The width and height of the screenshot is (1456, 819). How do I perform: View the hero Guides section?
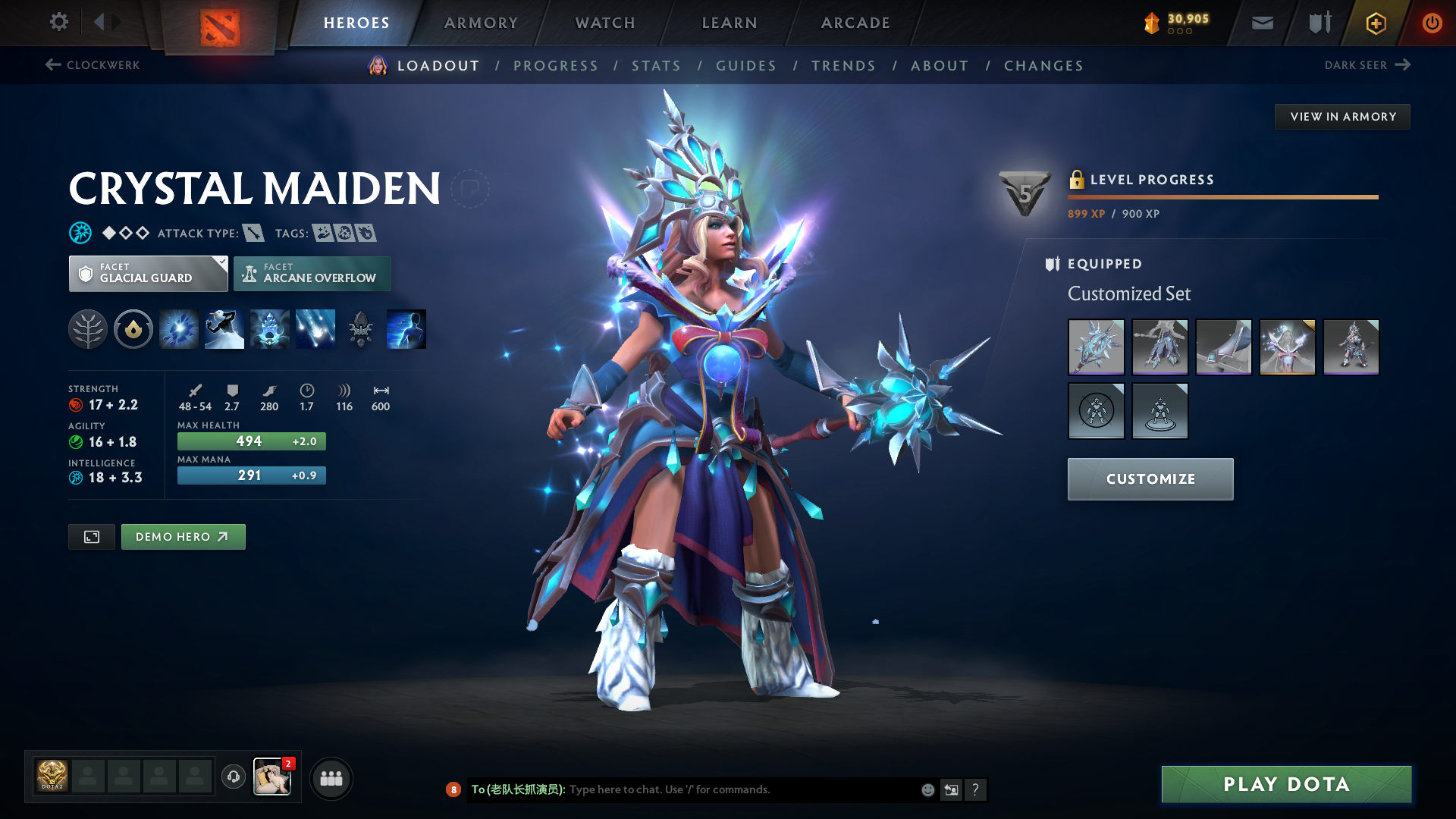(x=746, y=66)
